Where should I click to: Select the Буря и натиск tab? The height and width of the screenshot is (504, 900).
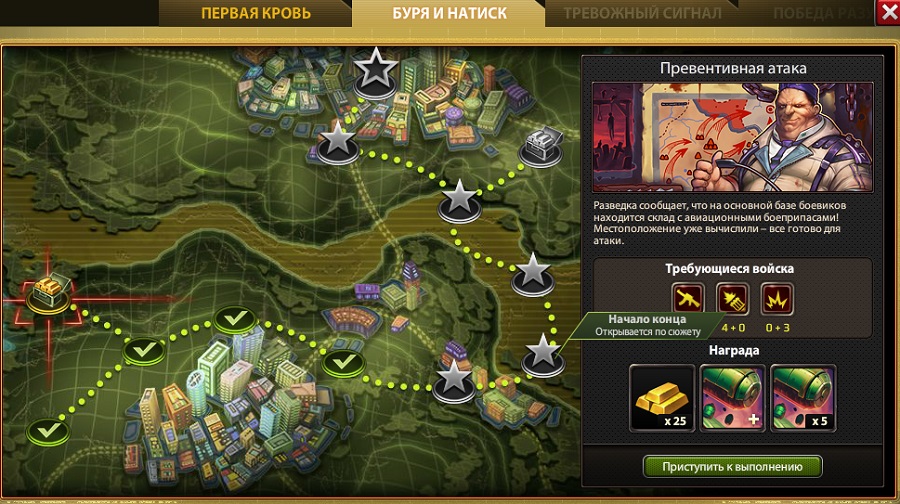pos(449,14)
